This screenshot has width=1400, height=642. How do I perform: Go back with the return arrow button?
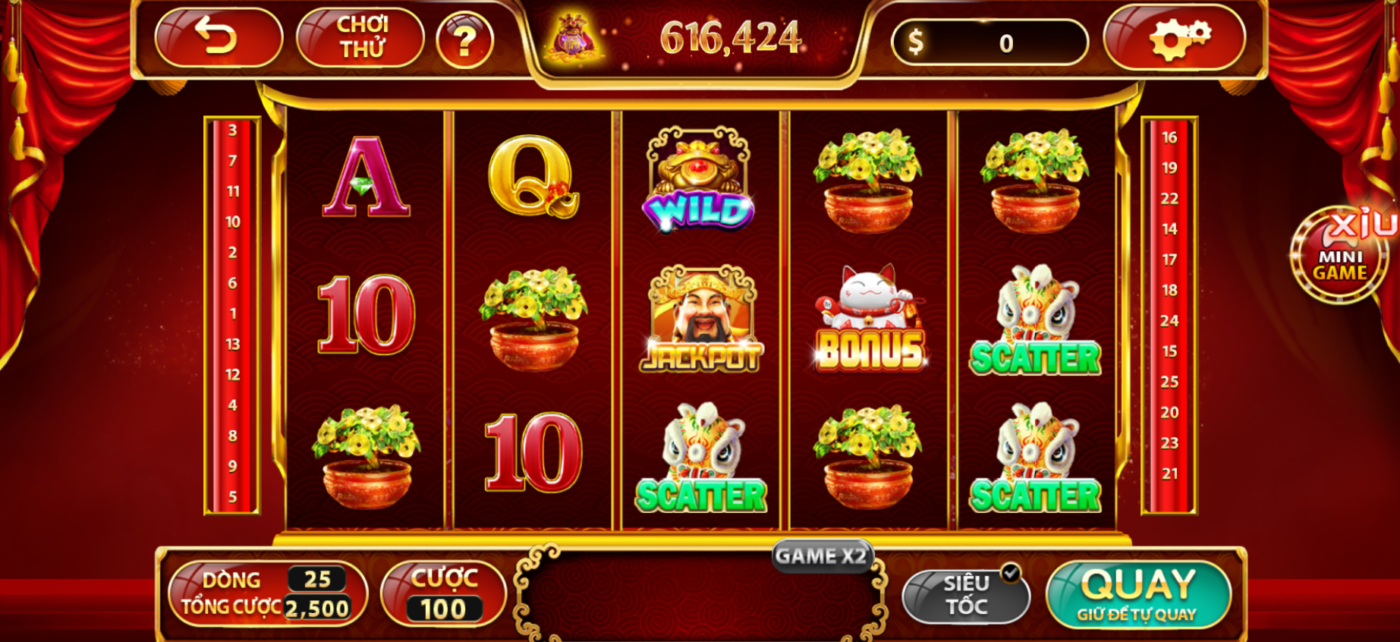(218, 38)
